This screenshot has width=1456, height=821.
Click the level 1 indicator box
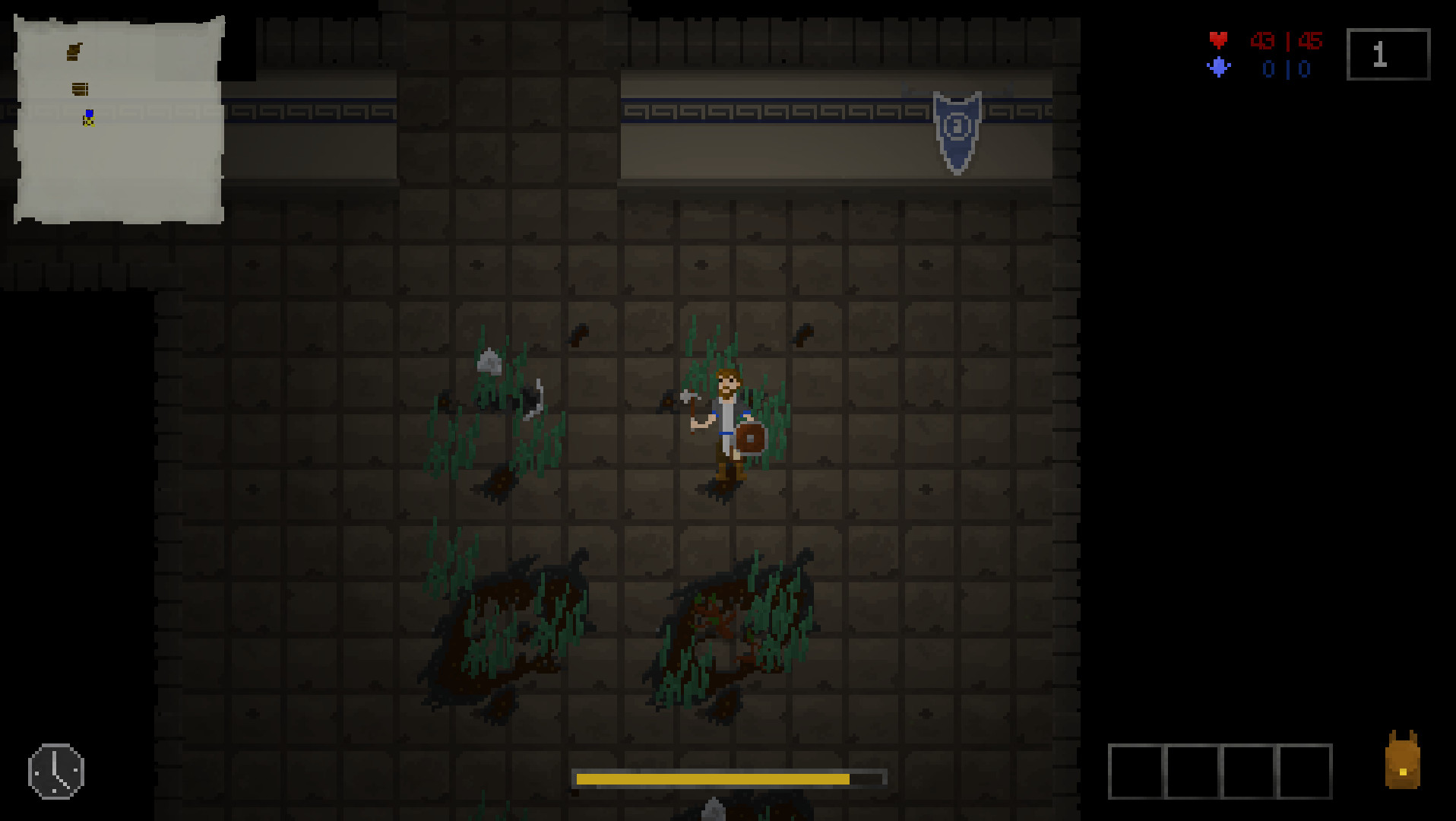pyautogui.click(x=1387, y=53)
